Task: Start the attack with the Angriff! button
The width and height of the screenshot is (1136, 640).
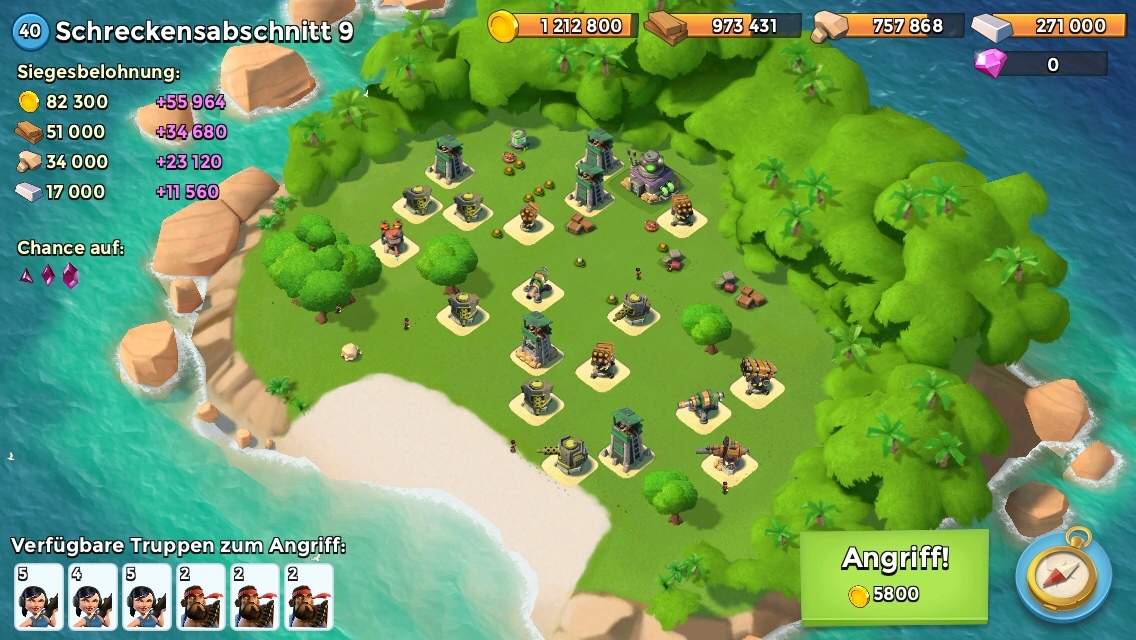Action: (894, 574)
